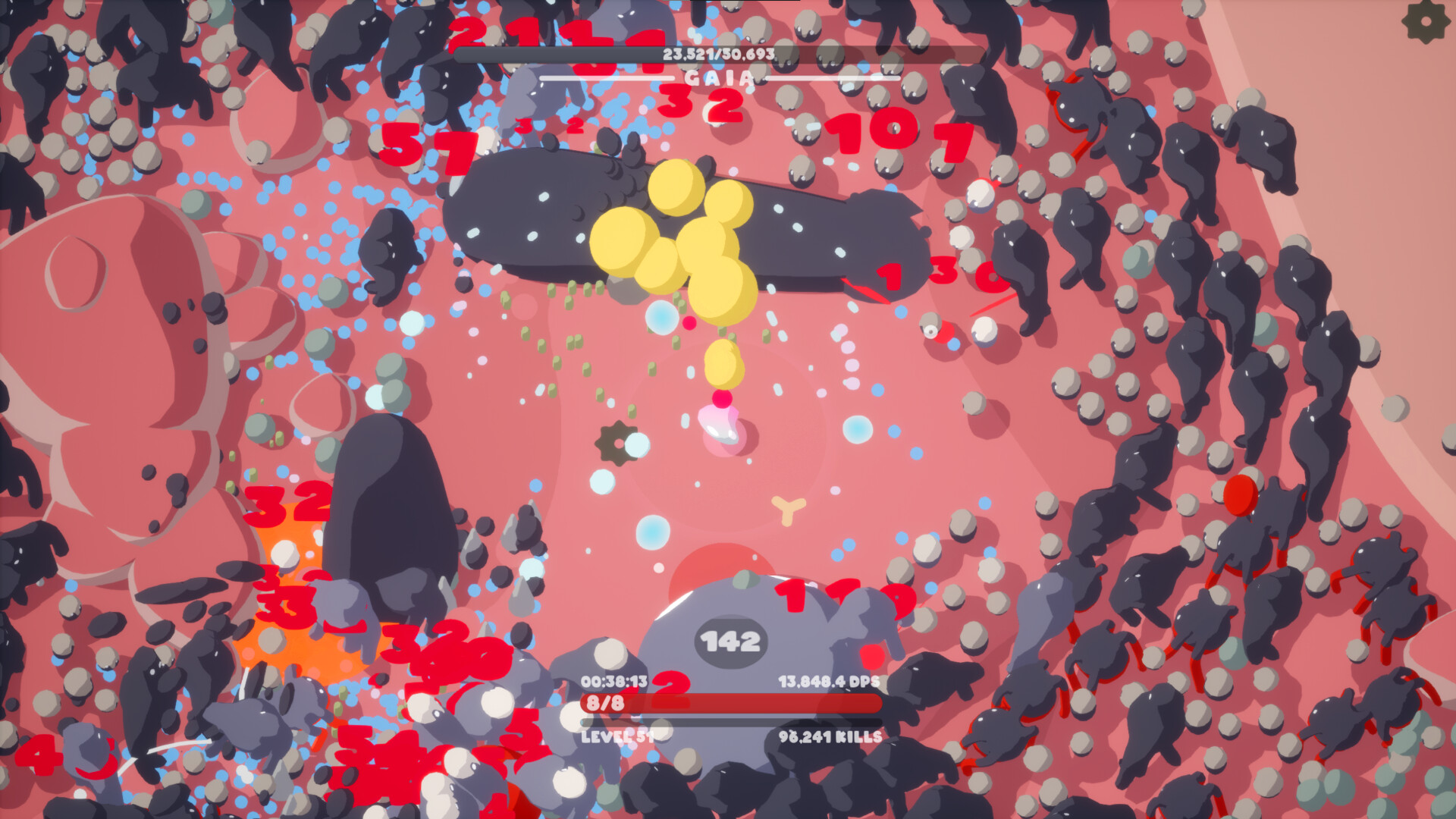Click the 13,848.4 DPS readout
The image size is (1456, 819).
828,682
